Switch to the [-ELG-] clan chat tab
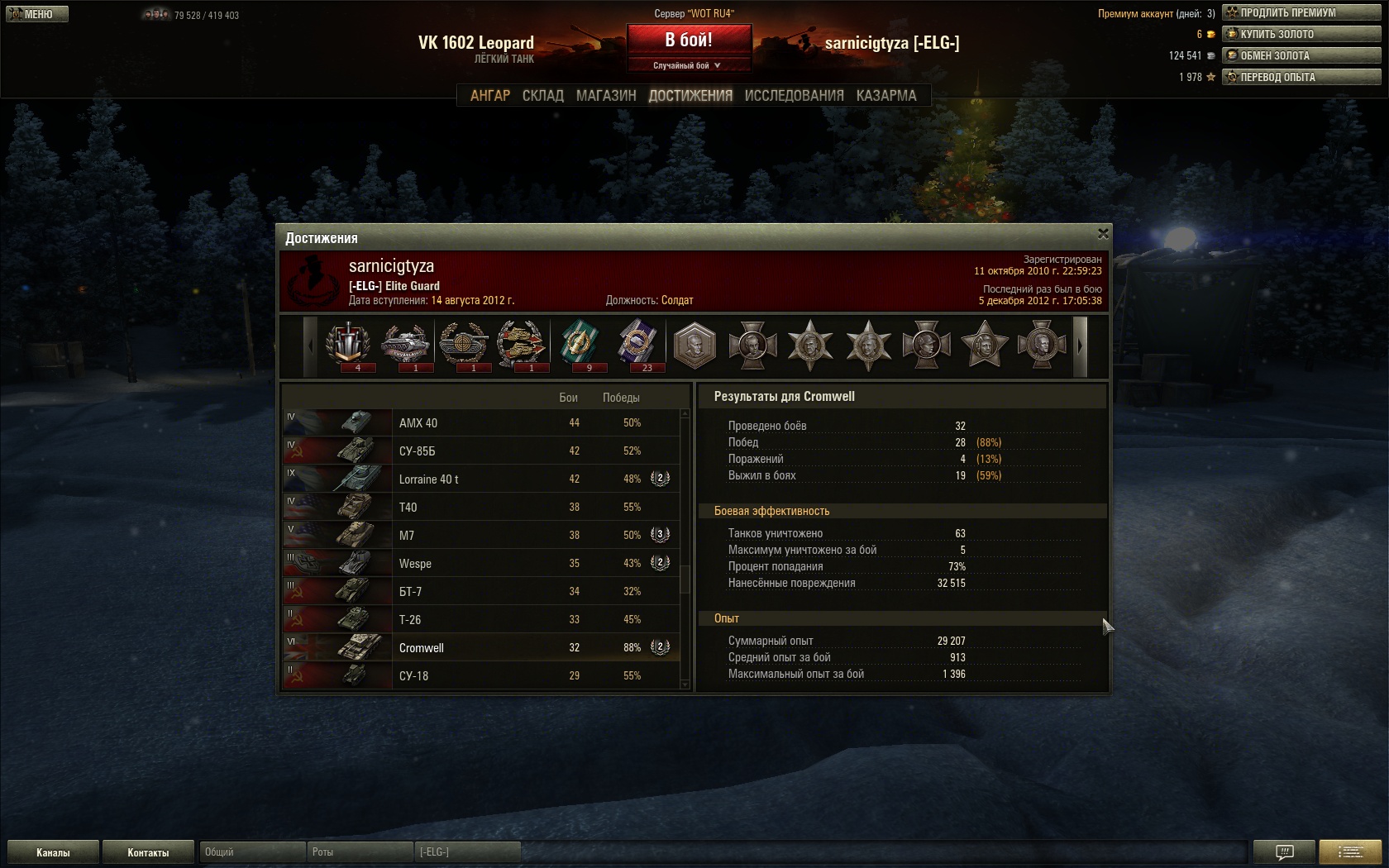This screenshot has height=868, width=1389. pyautogui.click(x=467, y=851)
